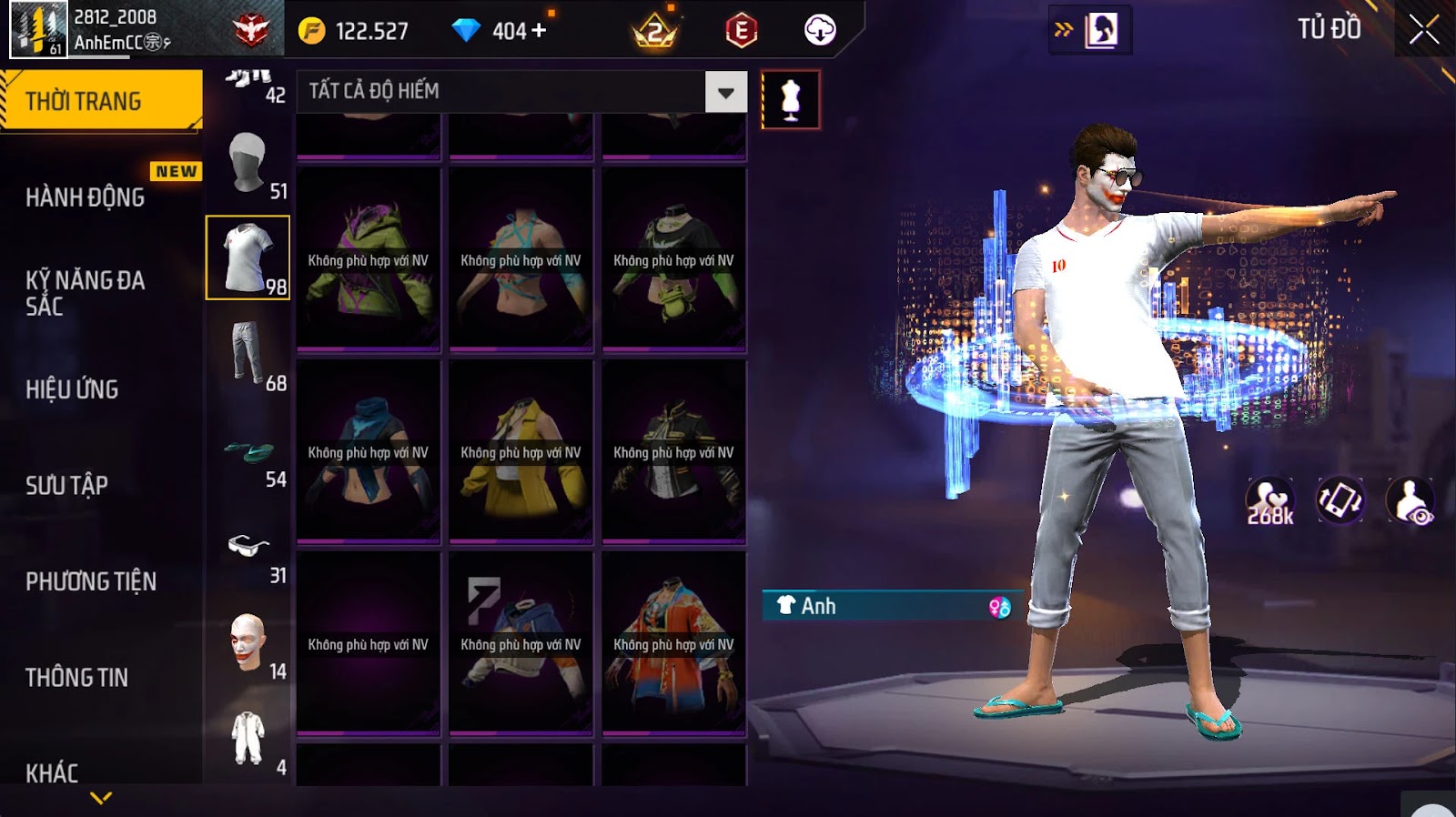
Task: Open the cloud download icon
Action: [820, 30]
